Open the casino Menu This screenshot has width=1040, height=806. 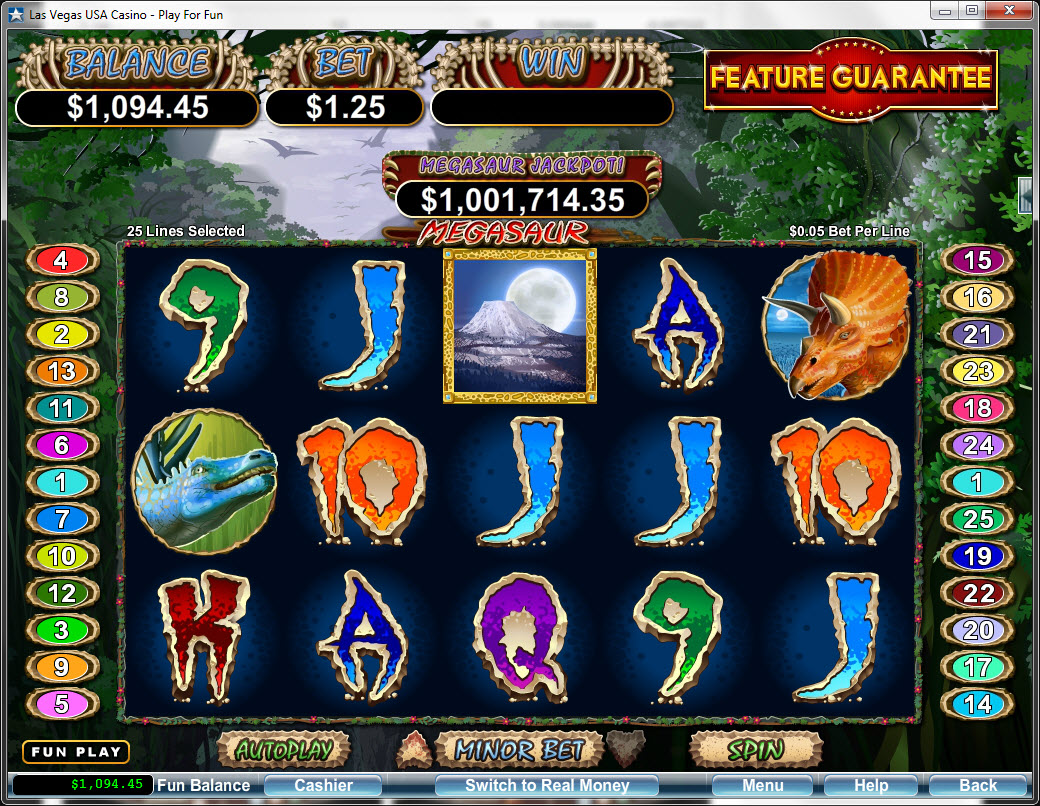762,785
